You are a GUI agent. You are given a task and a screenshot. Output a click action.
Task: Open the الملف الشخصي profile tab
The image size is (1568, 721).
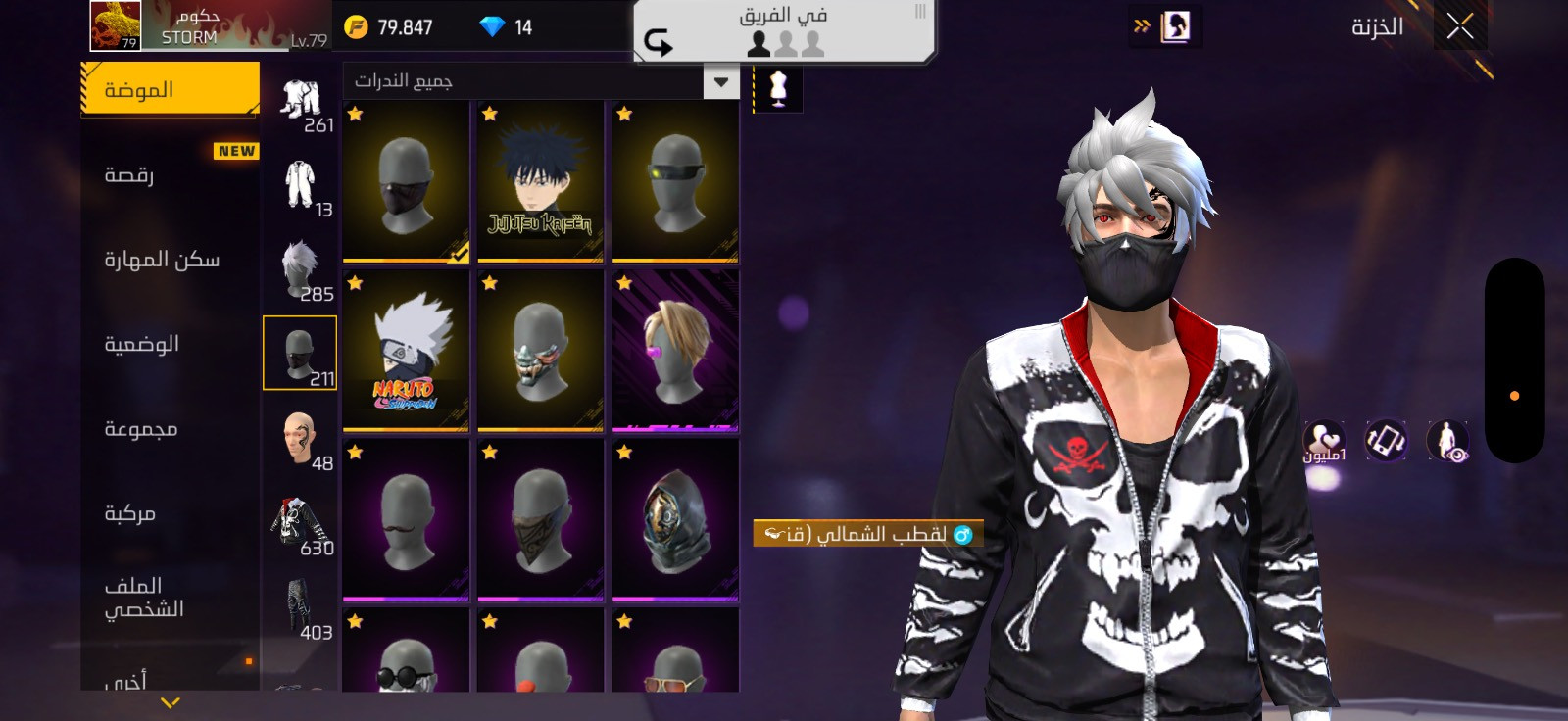pyautogui.click(x=170, y=597)
